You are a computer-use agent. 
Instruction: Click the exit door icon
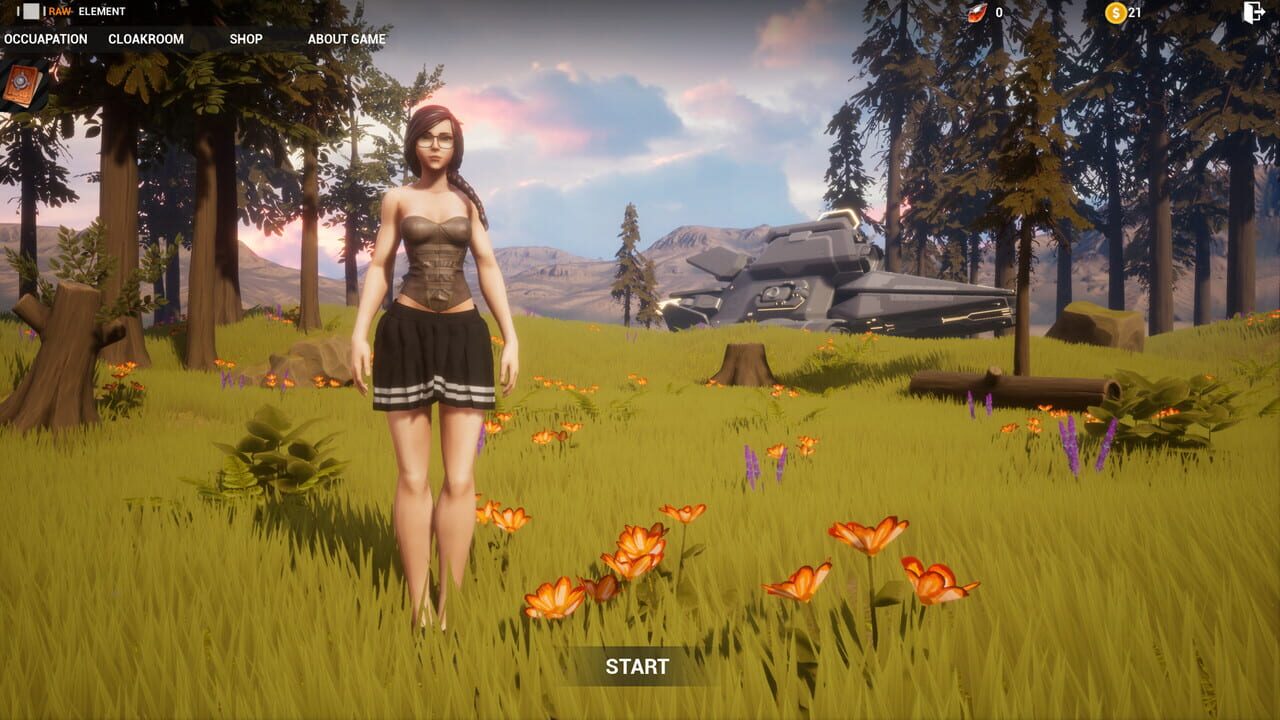click(x=1253, y=13)
